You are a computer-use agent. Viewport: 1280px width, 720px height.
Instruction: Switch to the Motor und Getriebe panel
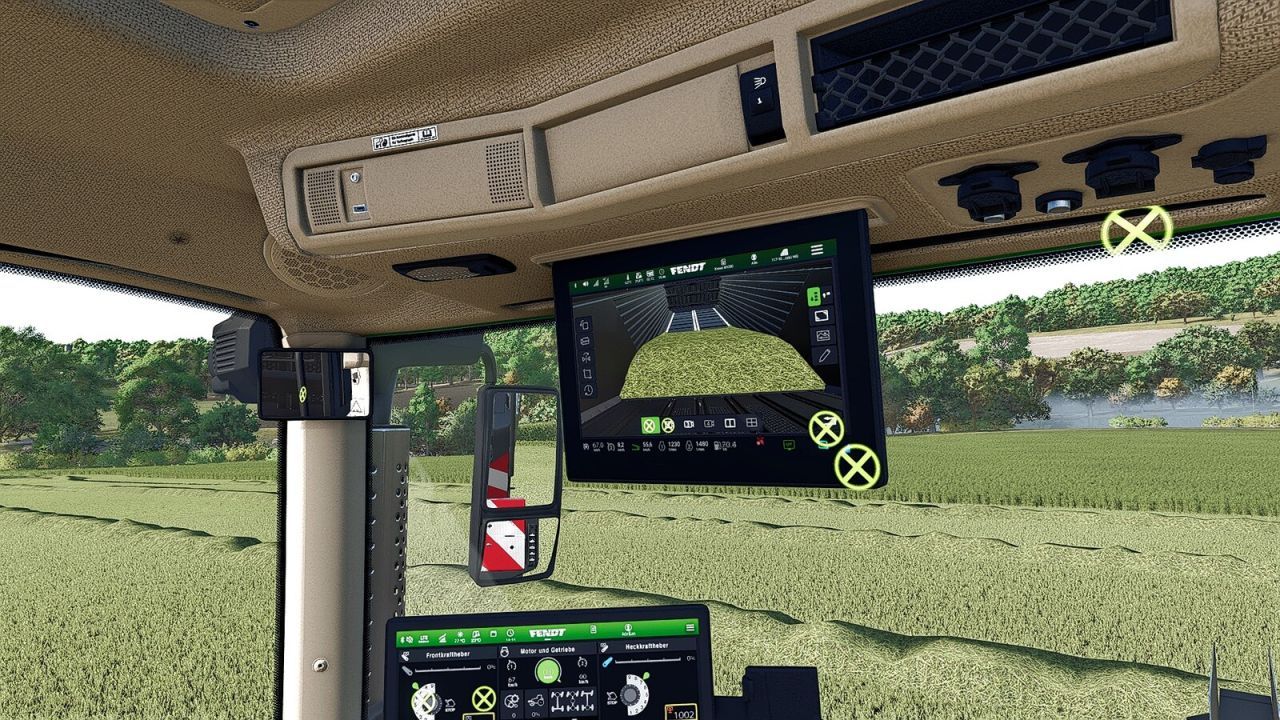548,649
